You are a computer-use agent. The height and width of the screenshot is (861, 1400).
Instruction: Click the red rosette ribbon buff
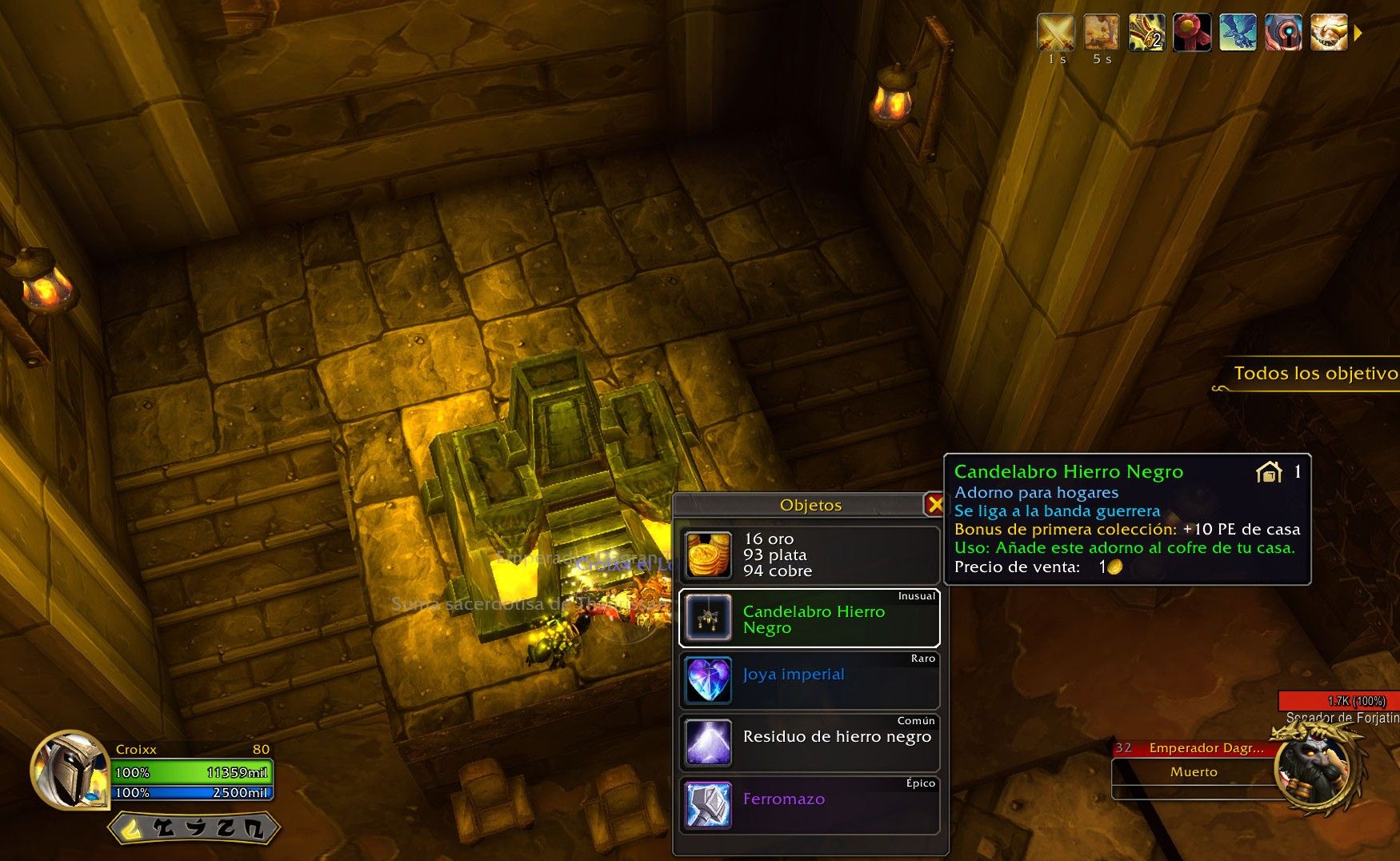pos(1192,33)
